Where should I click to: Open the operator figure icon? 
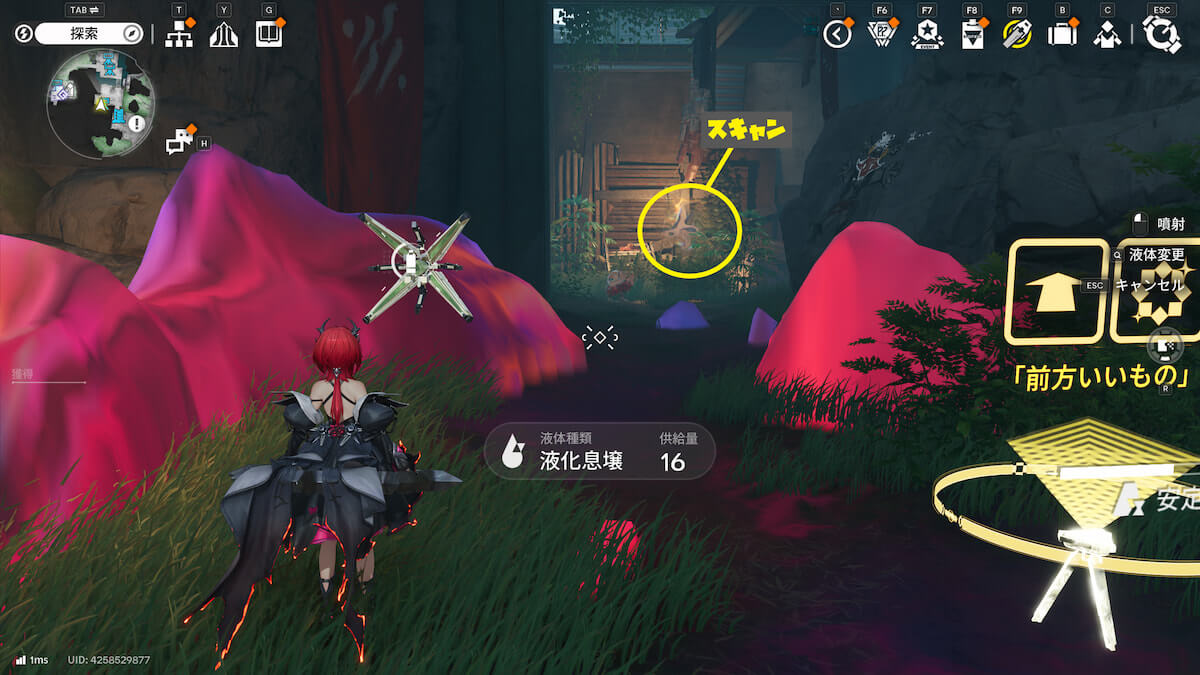coord(1106,35)
